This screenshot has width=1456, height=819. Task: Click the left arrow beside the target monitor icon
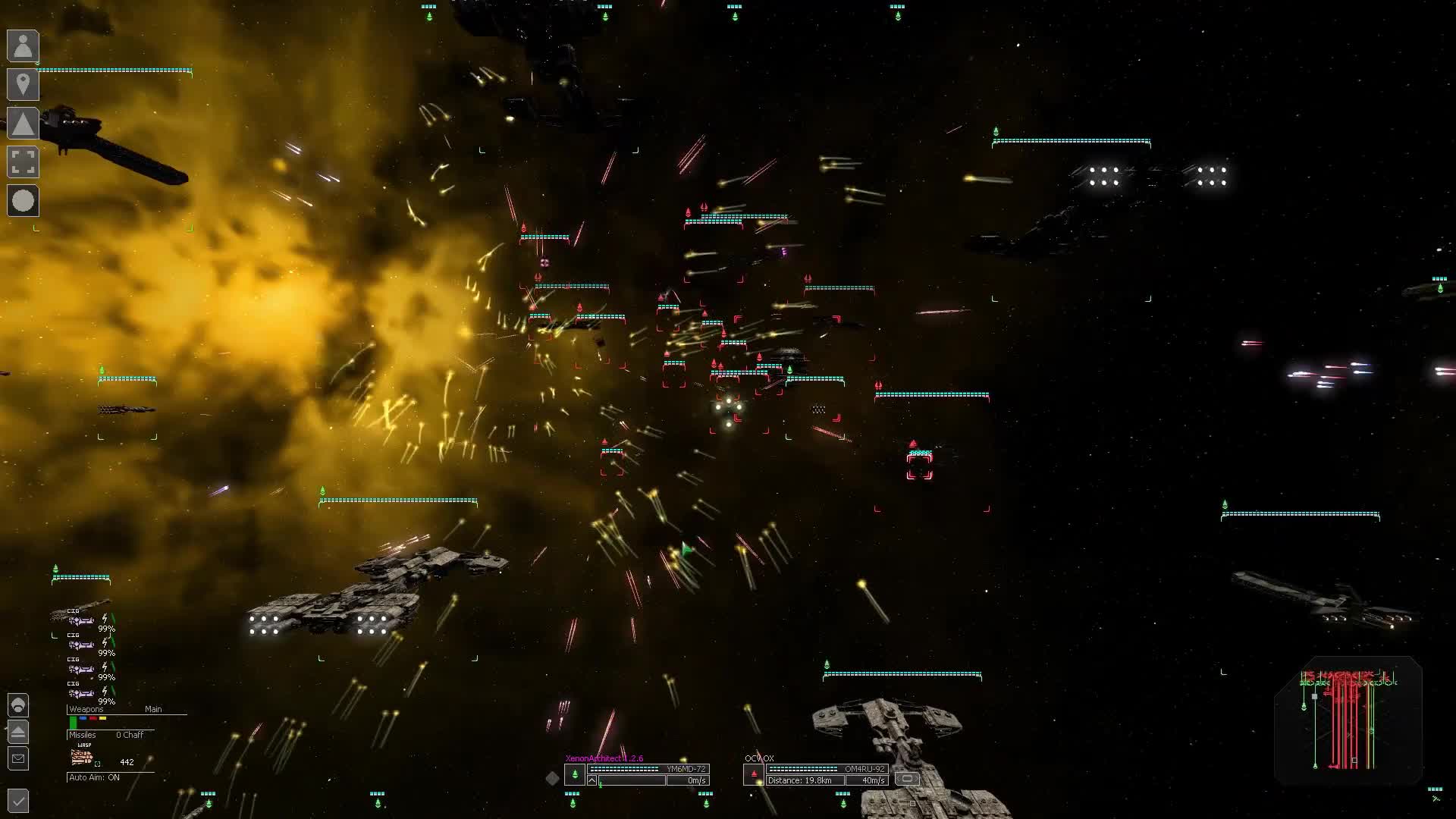[898, 780]
